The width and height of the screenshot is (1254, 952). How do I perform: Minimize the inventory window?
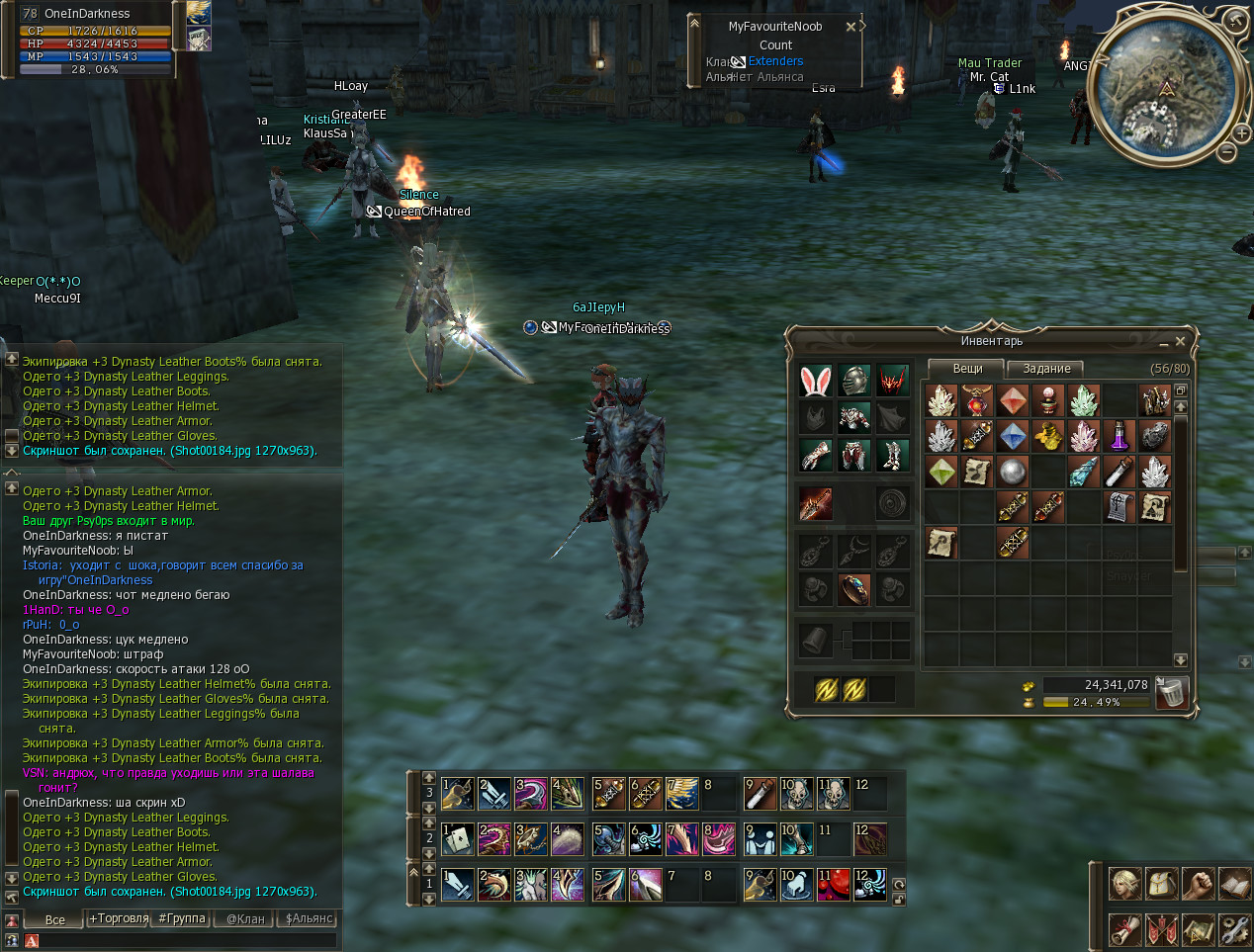click(x=1163, y=342)
